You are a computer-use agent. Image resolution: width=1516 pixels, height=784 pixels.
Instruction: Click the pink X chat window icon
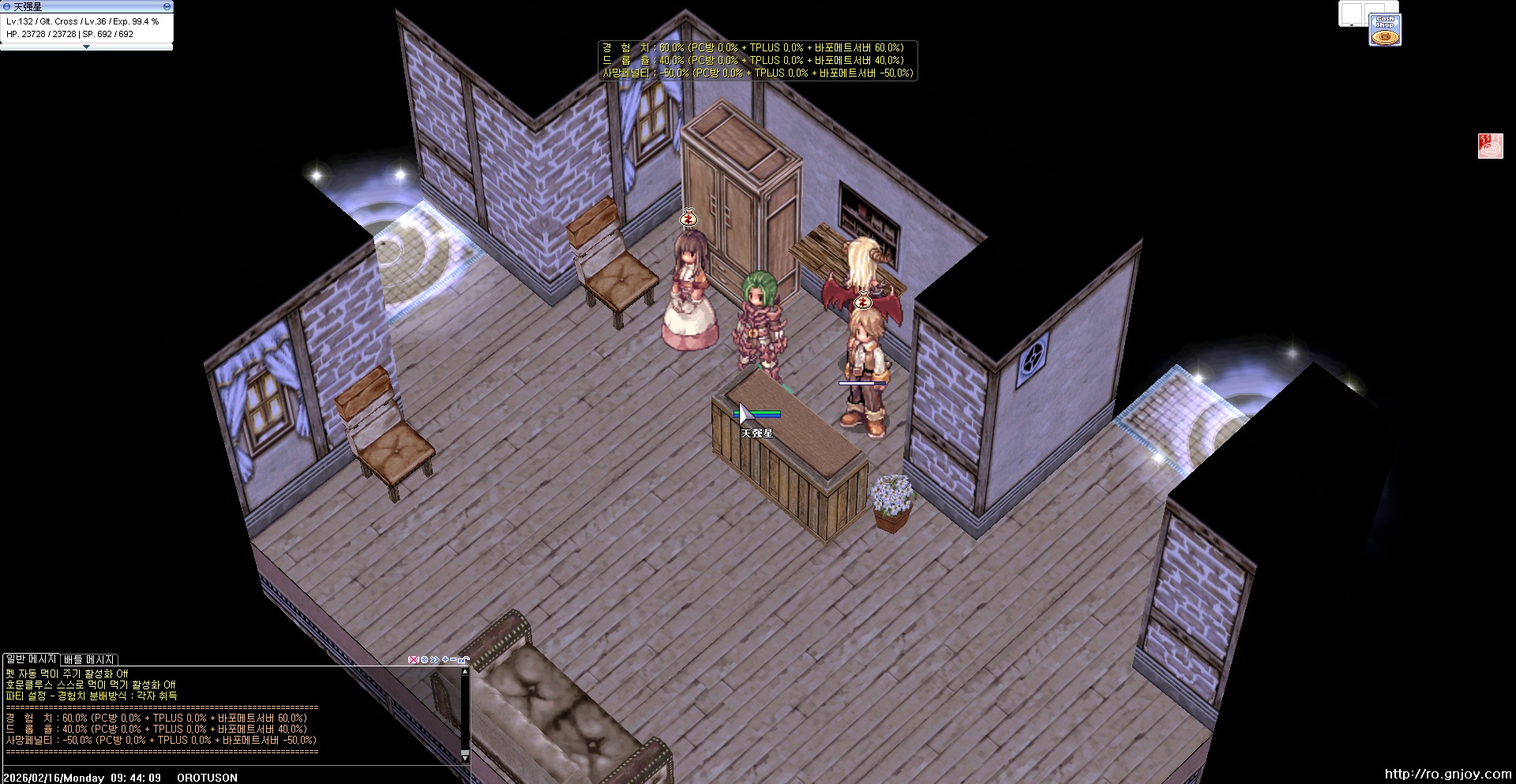coord(413,660)
